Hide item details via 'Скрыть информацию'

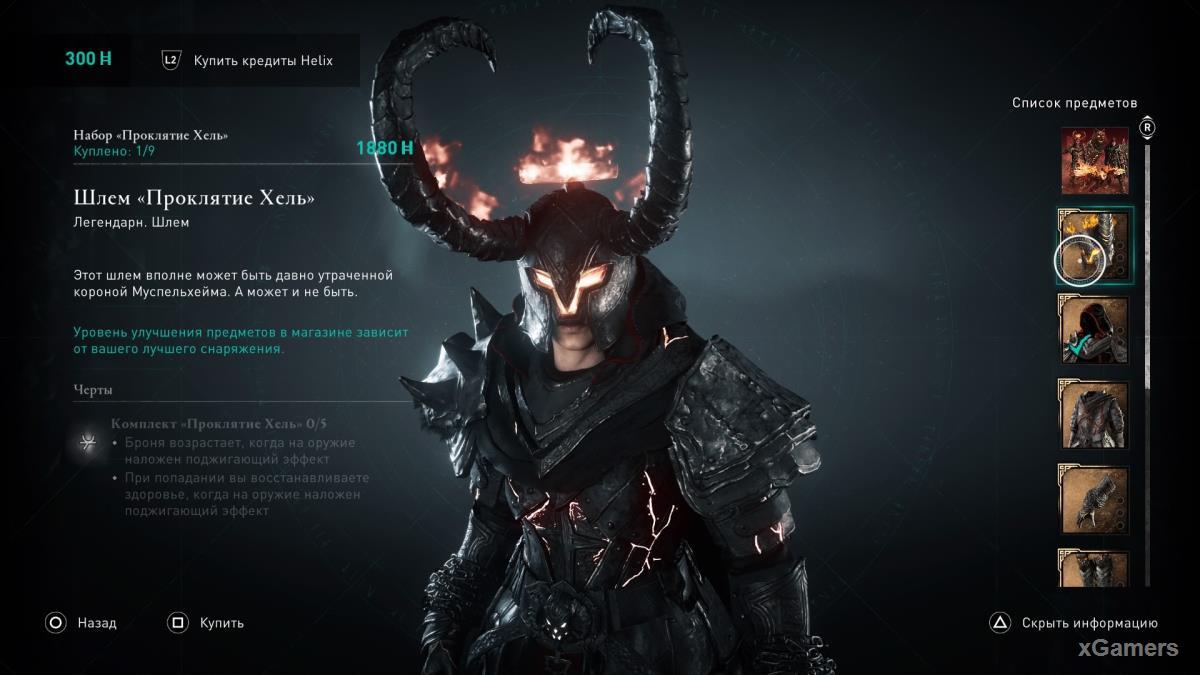click(x=1075, y=623)
